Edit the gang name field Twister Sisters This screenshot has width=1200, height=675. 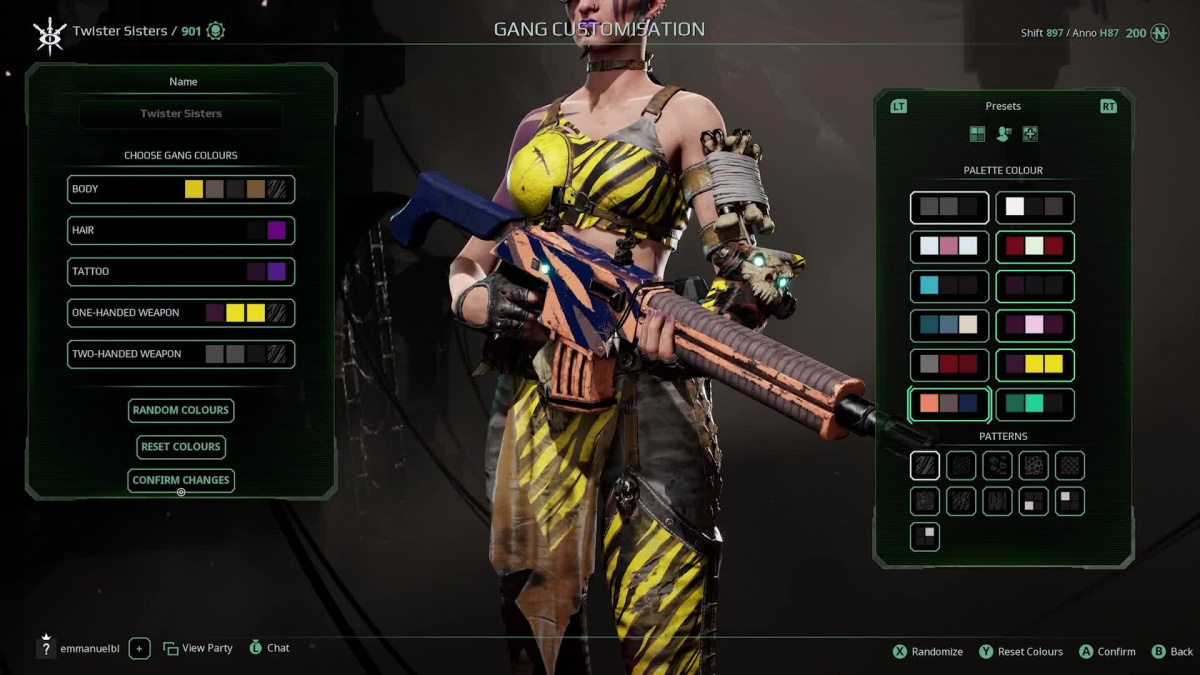[181, 114]
